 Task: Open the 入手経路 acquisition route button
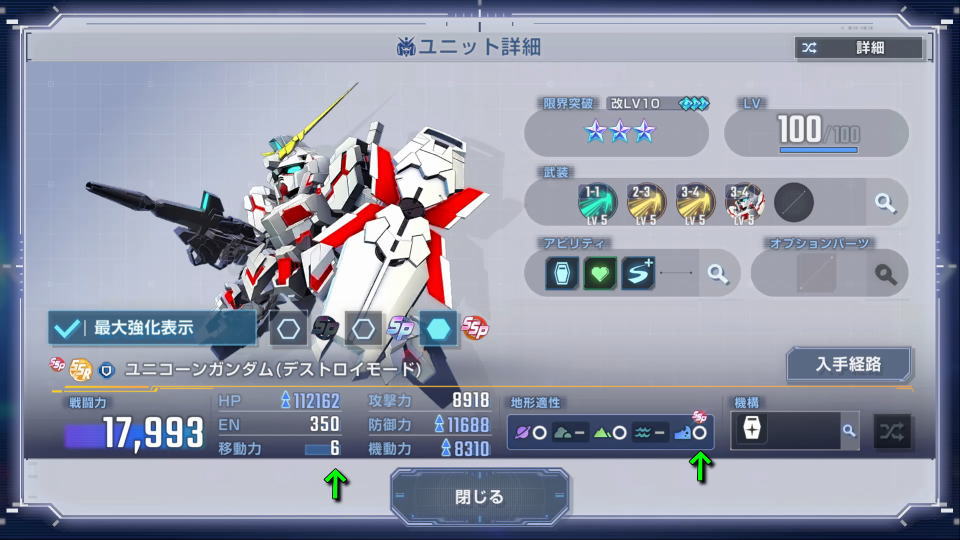coord(848,365)
